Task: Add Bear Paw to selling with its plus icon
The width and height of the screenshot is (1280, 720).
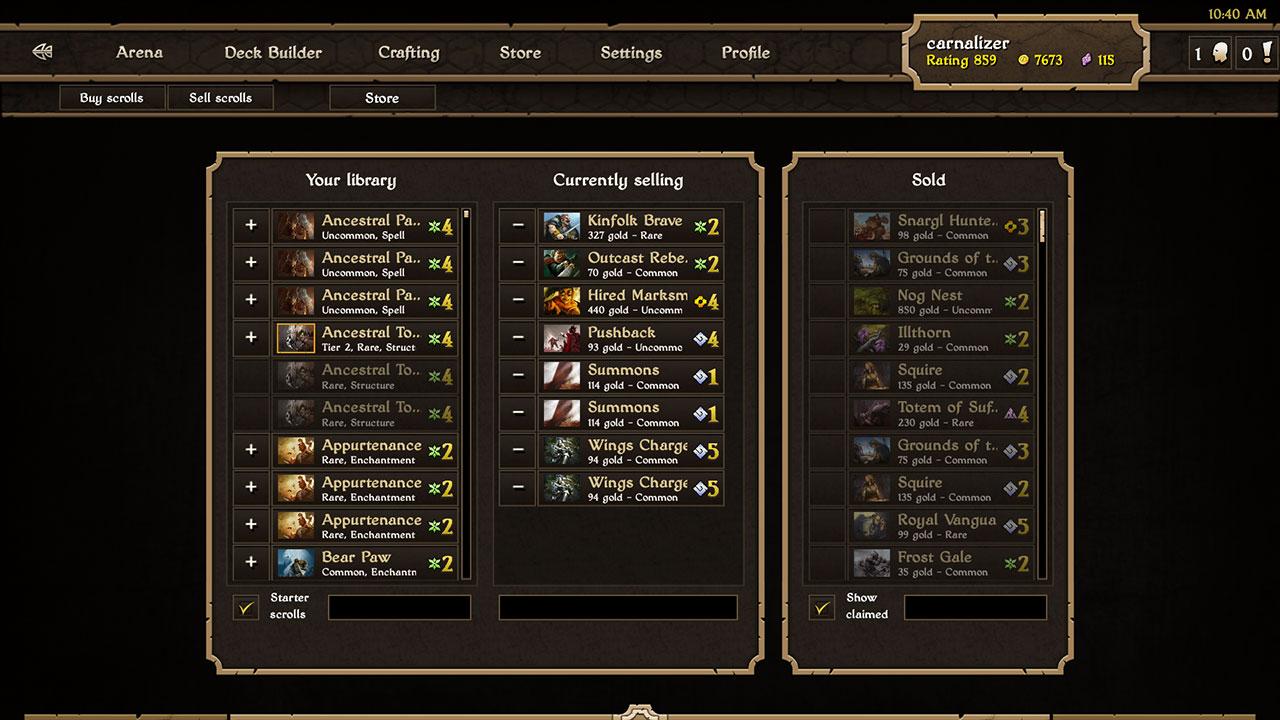Action: (250, 563)
